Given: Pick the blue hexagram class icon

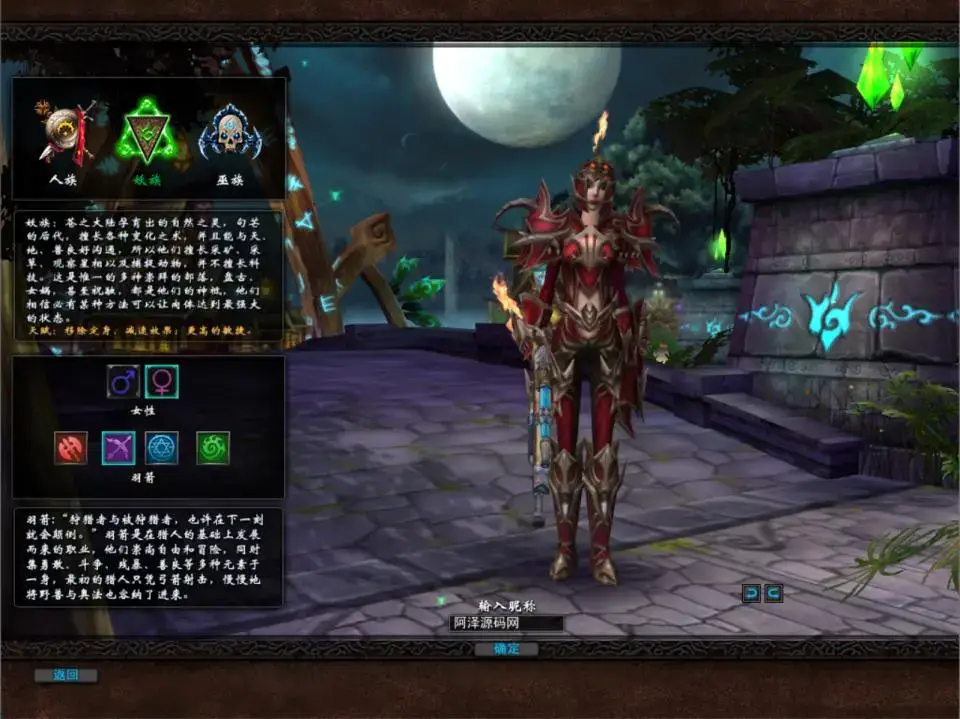Looking at the screenshot, I should point(161,448).
